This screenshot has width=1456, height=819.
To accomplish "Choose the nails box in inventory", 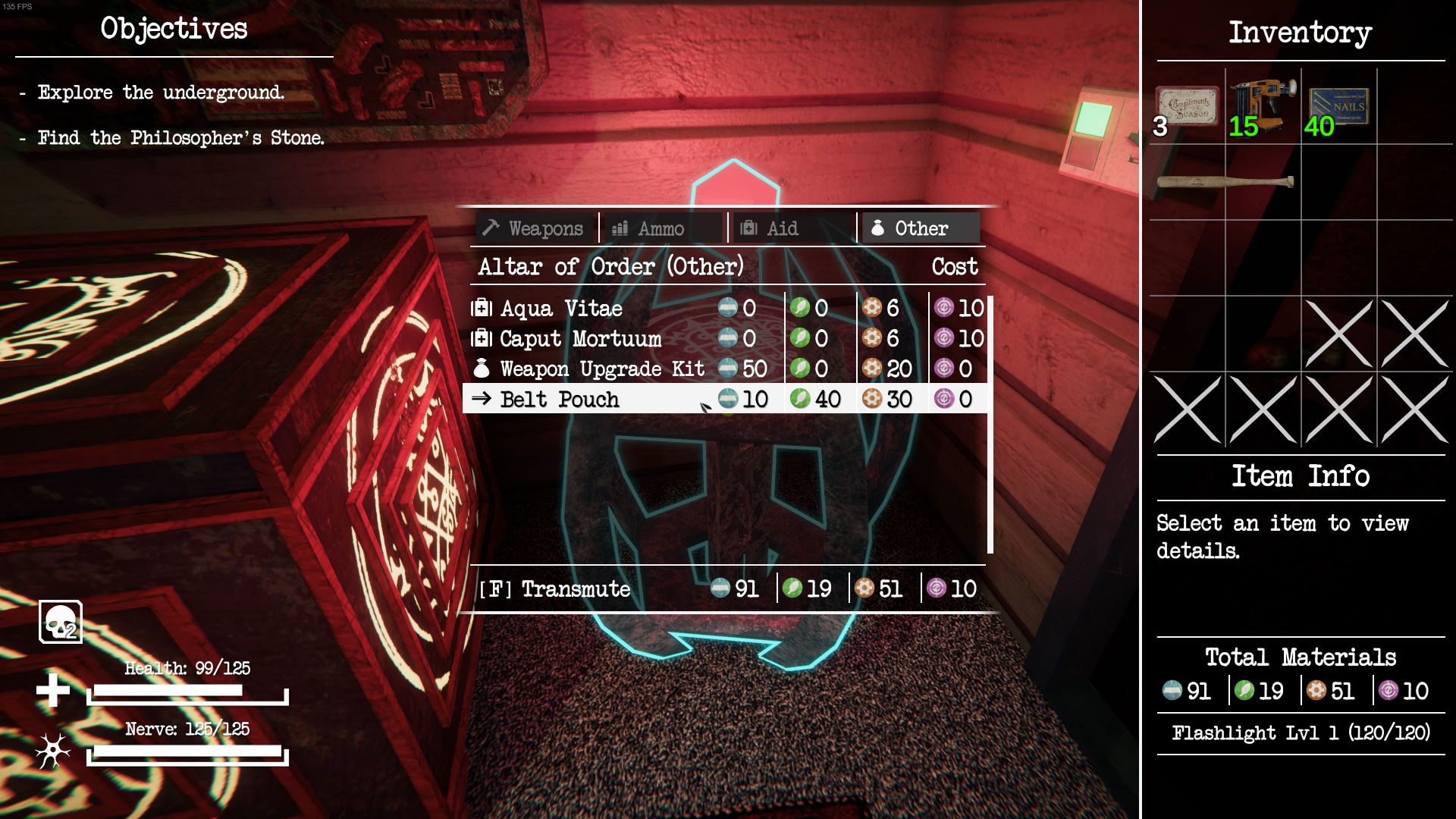I will 1338,107.
